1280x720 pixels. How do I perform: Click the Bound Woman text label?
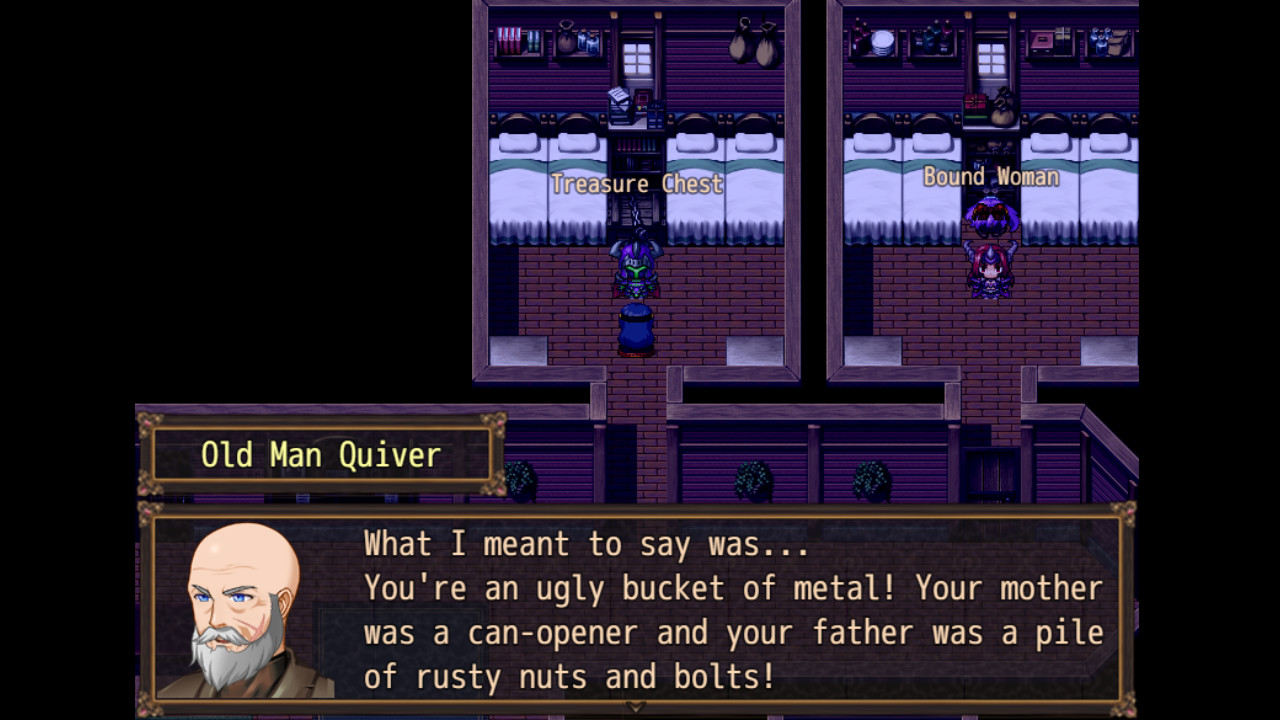pyautogui.click(x=993, y=177)
